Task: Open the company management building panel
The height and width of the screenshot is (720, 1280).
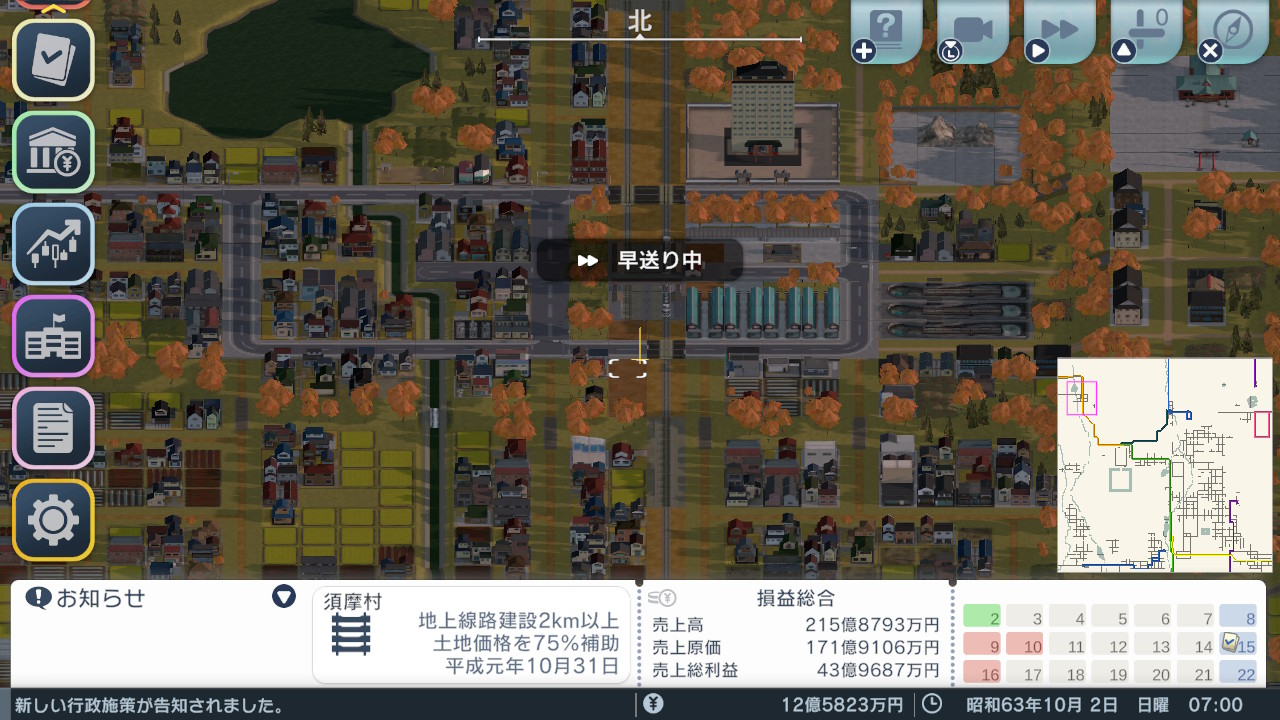Action: click(52, 336)
